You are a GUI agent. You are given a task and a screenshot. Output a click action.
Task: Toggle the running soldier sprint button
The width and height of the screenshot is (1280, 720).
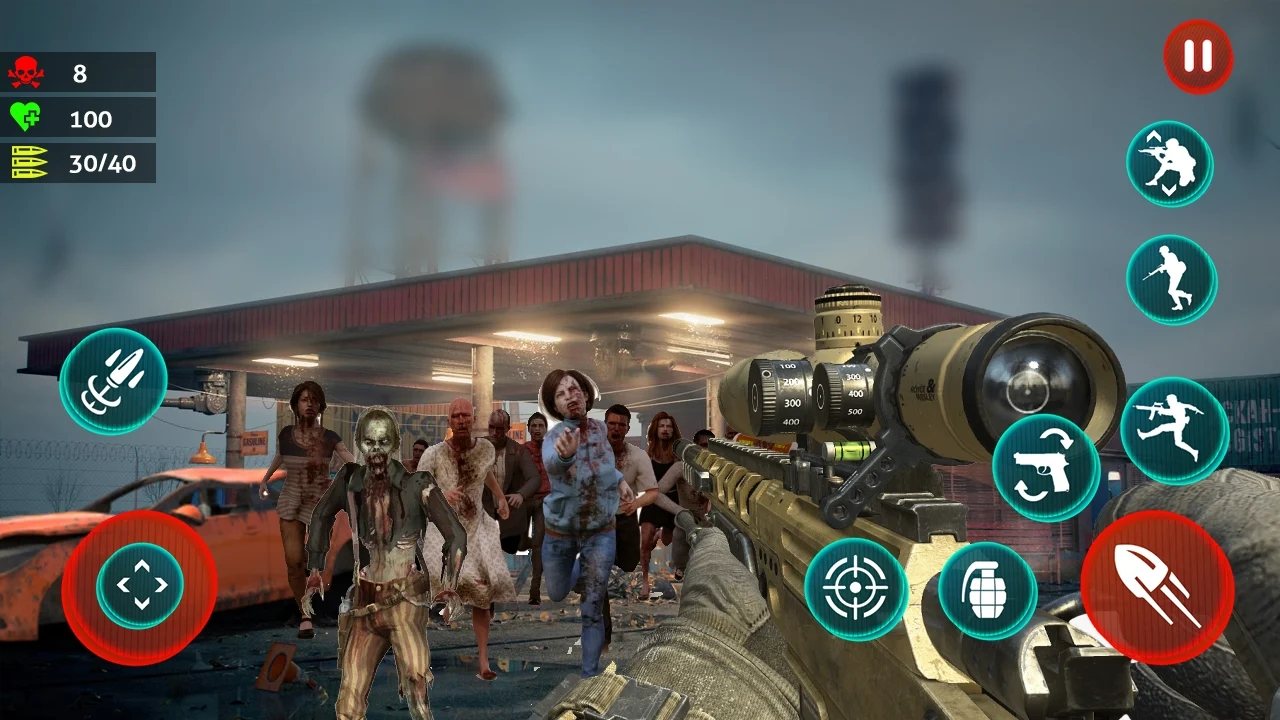pos(1170,279)
